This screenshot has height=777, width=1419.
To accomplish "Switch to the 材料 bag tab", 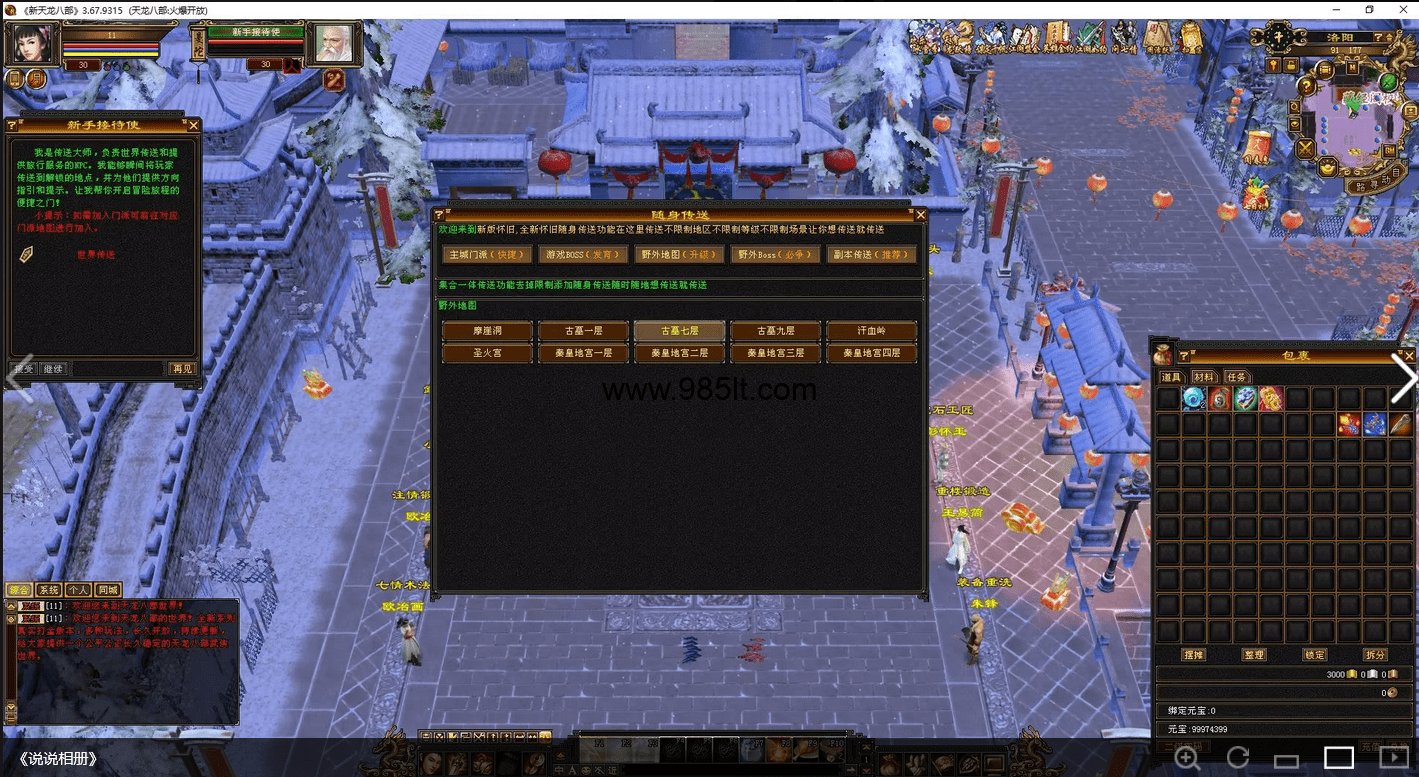I will pos(1203,377).
